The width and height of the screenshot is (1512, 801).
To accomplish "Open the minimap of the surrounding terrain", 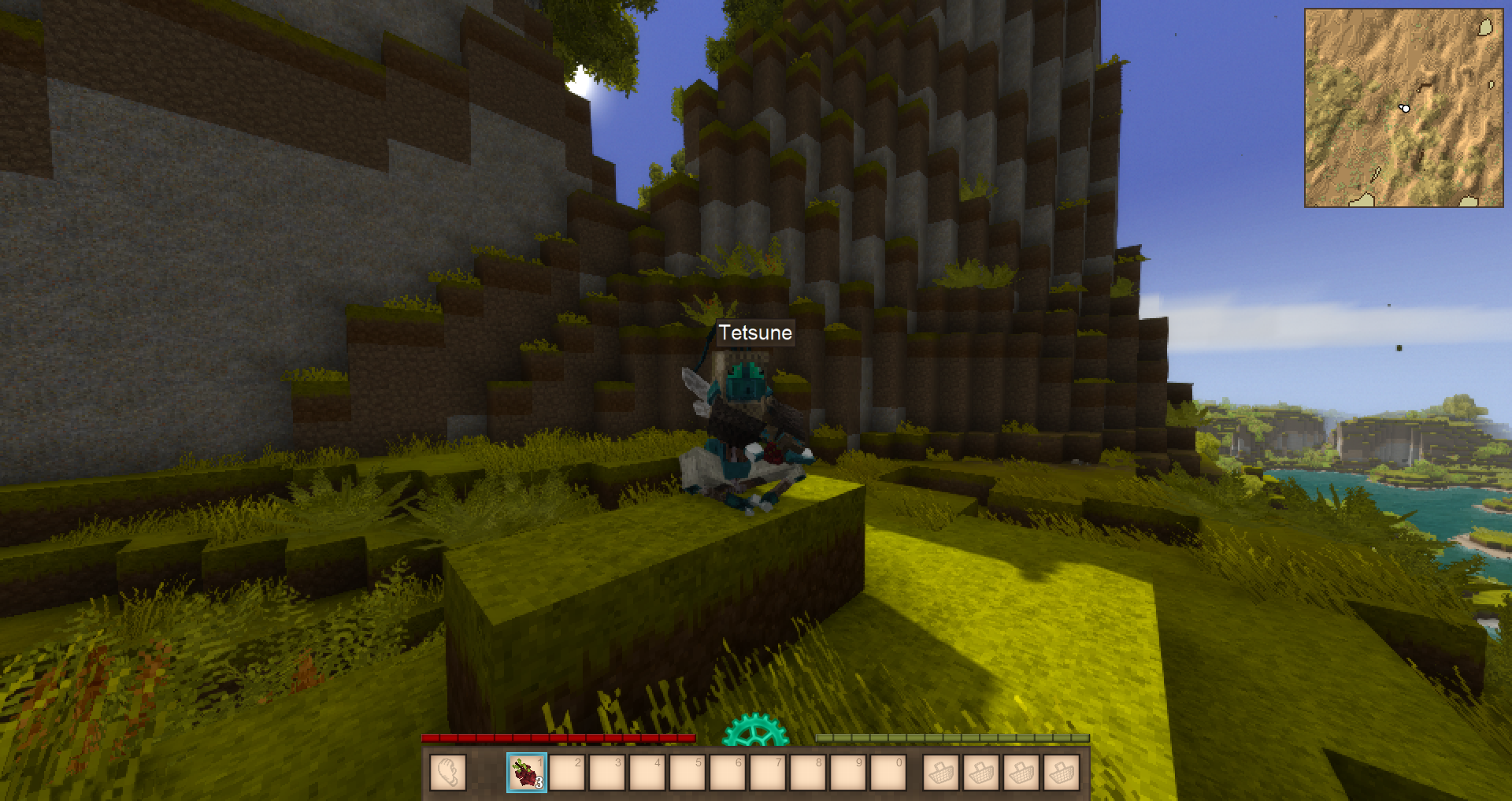I will point(1403,108).
